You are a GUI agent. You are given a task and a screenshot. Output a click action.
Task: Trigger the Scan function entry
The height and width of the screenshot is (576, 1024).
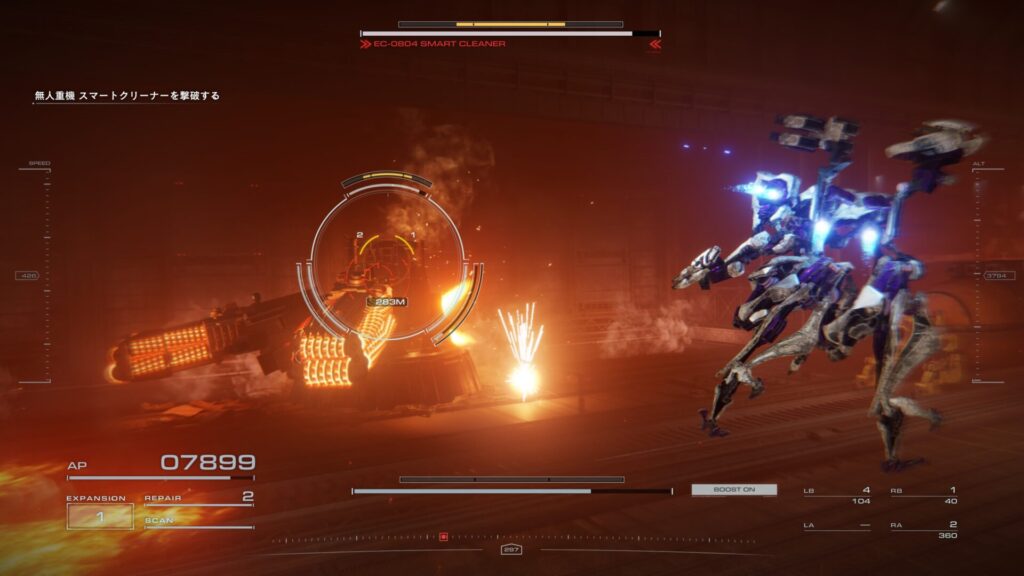tap(198, 521)
